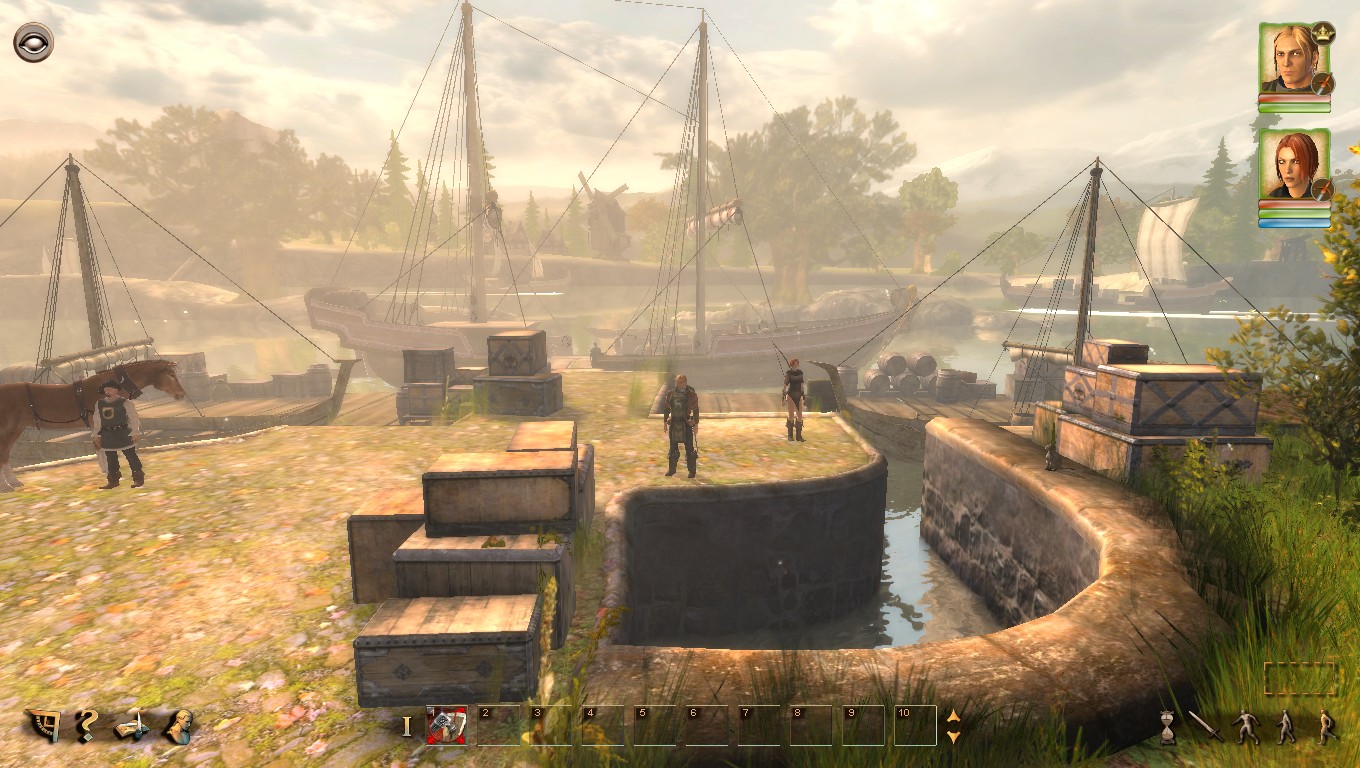Click the weapon badge on the companion's portrait
The image size is (1360, 768).
pos(1323,188)
